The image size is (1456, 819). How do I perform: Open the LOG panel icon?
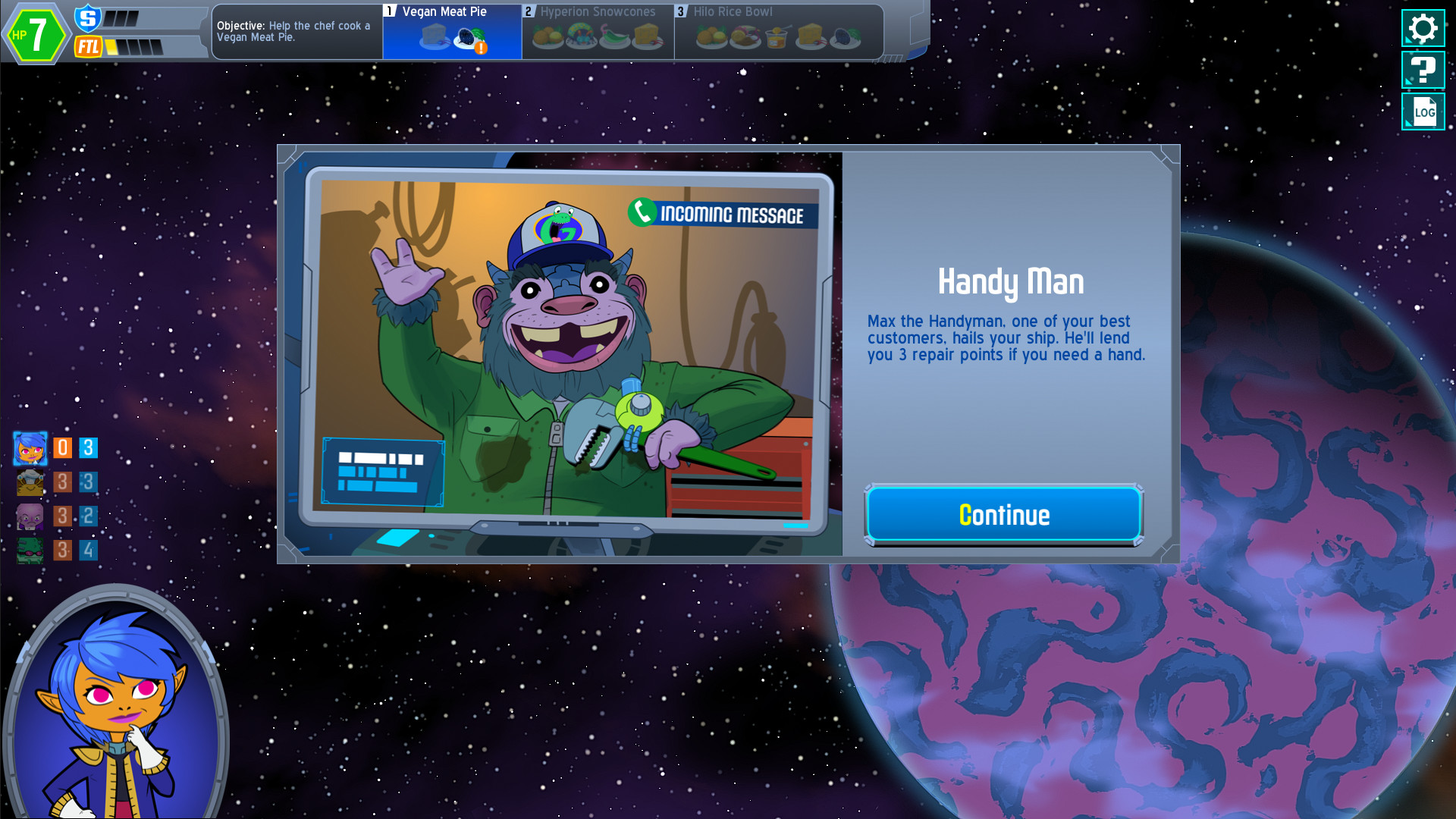click(1423, 111)
